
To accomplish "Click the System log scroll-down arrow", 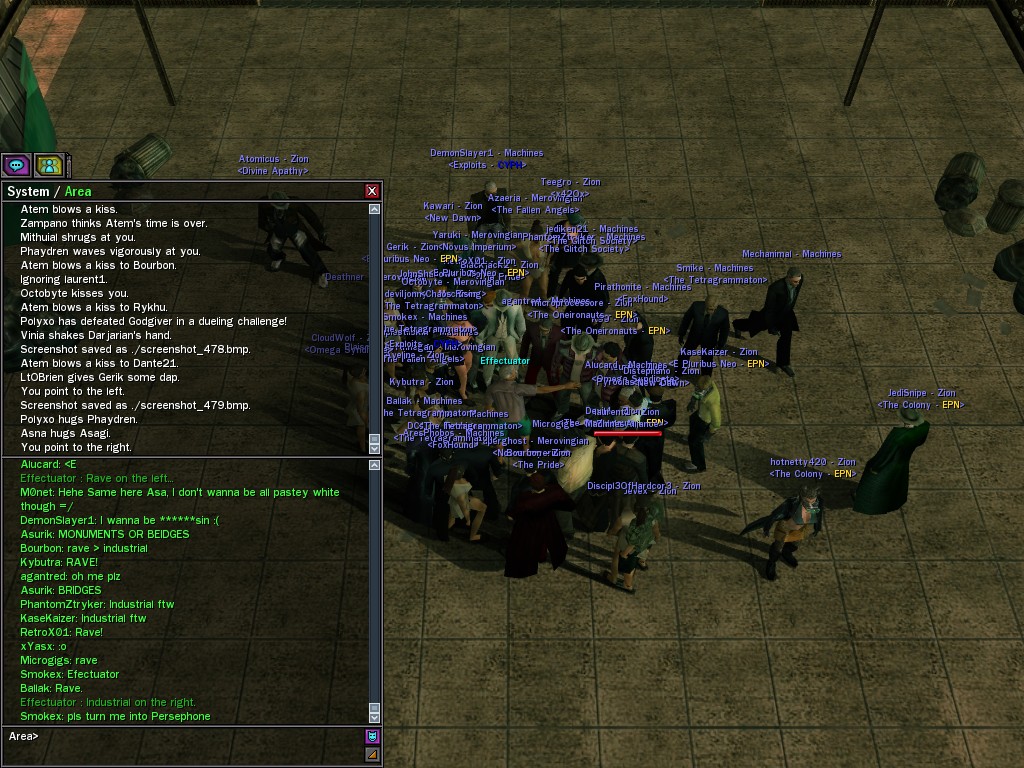I will click(375, 448).
